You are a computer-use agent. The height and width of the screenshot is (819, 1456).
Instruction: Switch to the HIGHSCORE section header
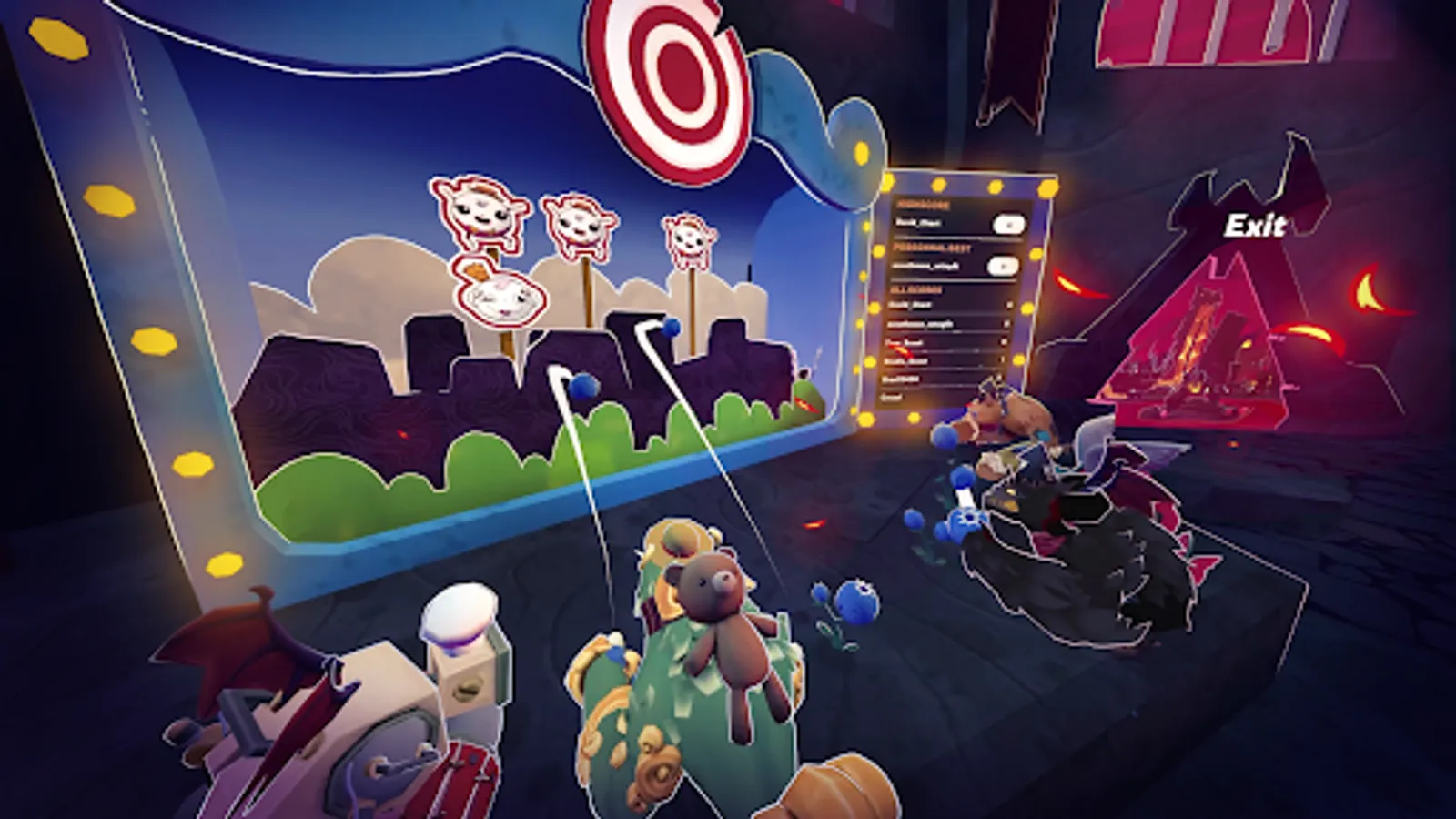click(921, 204)
